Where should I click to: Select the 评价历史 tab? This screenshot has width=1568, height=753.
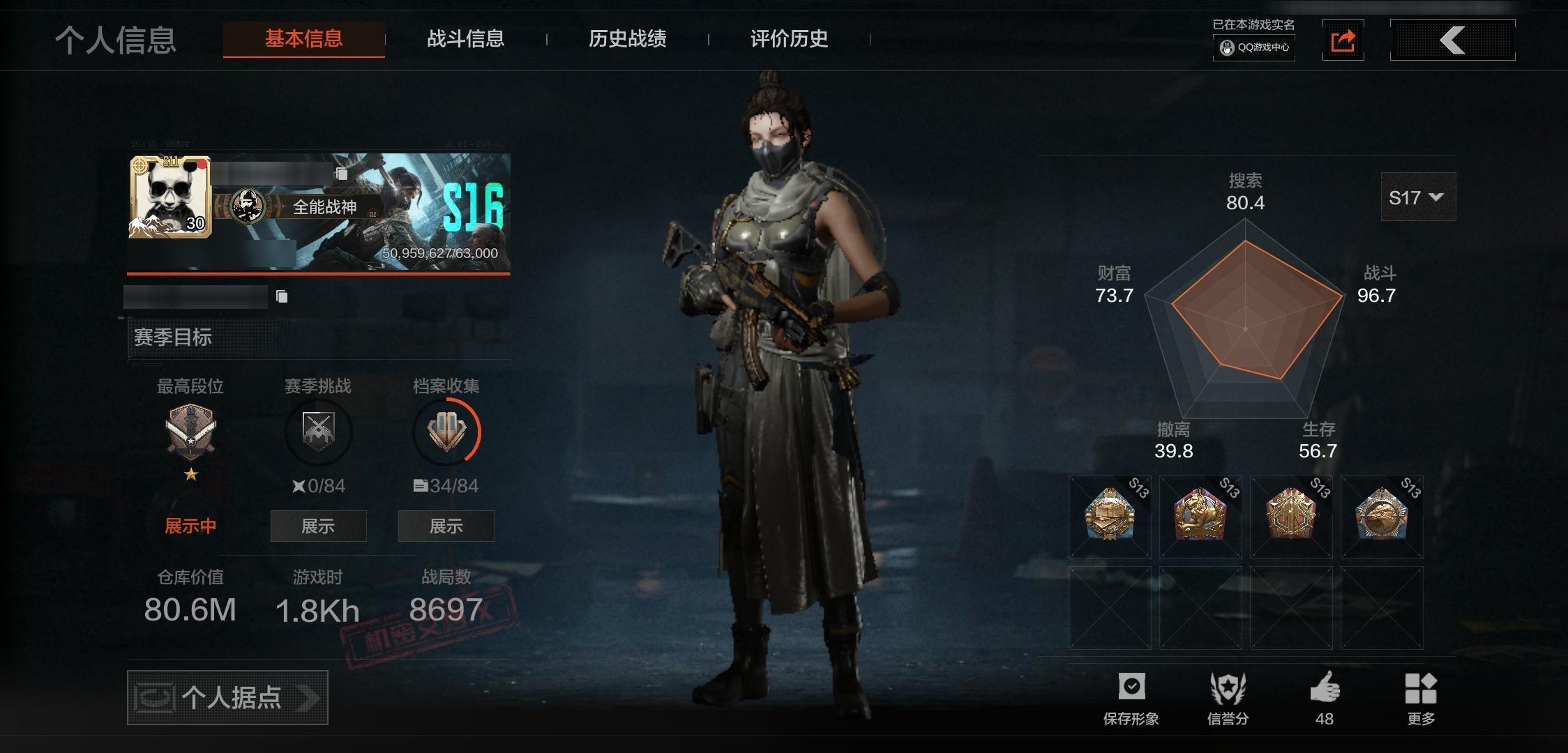(x=789, y=39)
